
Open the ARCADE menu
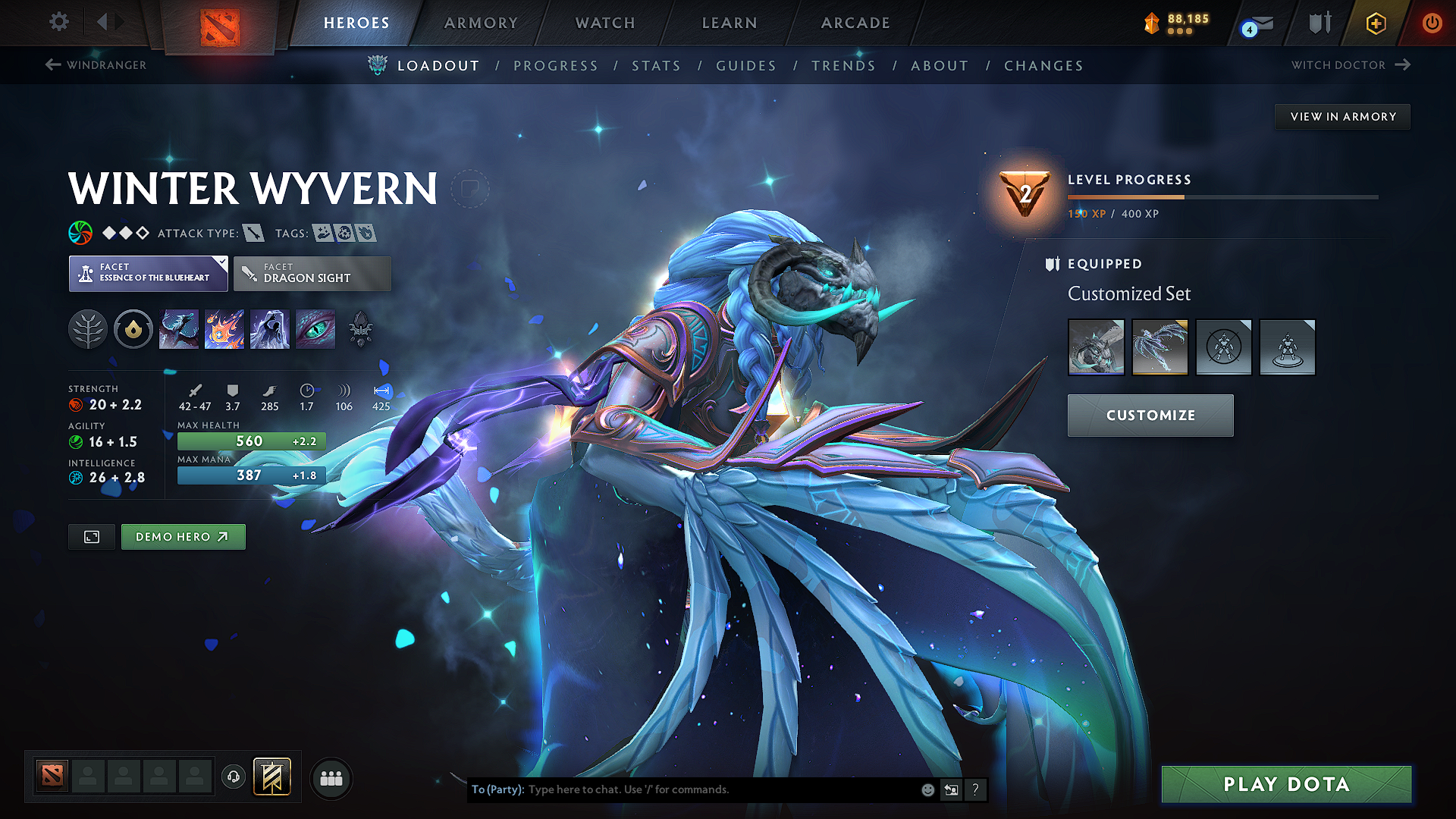pos(855,23)
